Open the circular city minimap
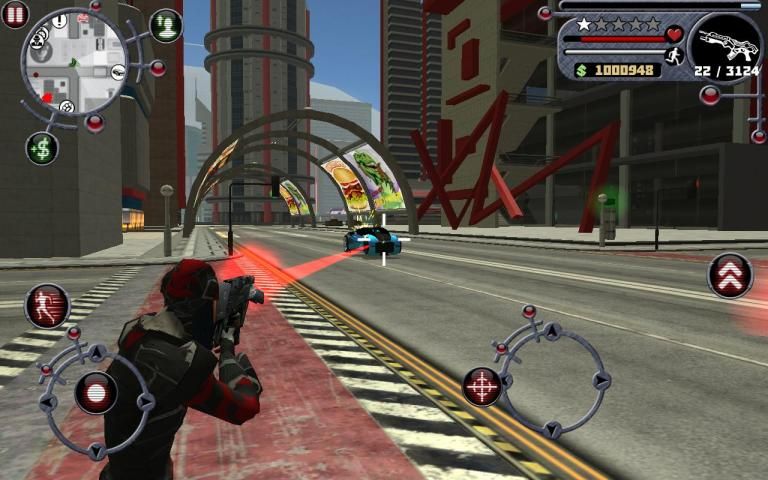 pos(75,62)
